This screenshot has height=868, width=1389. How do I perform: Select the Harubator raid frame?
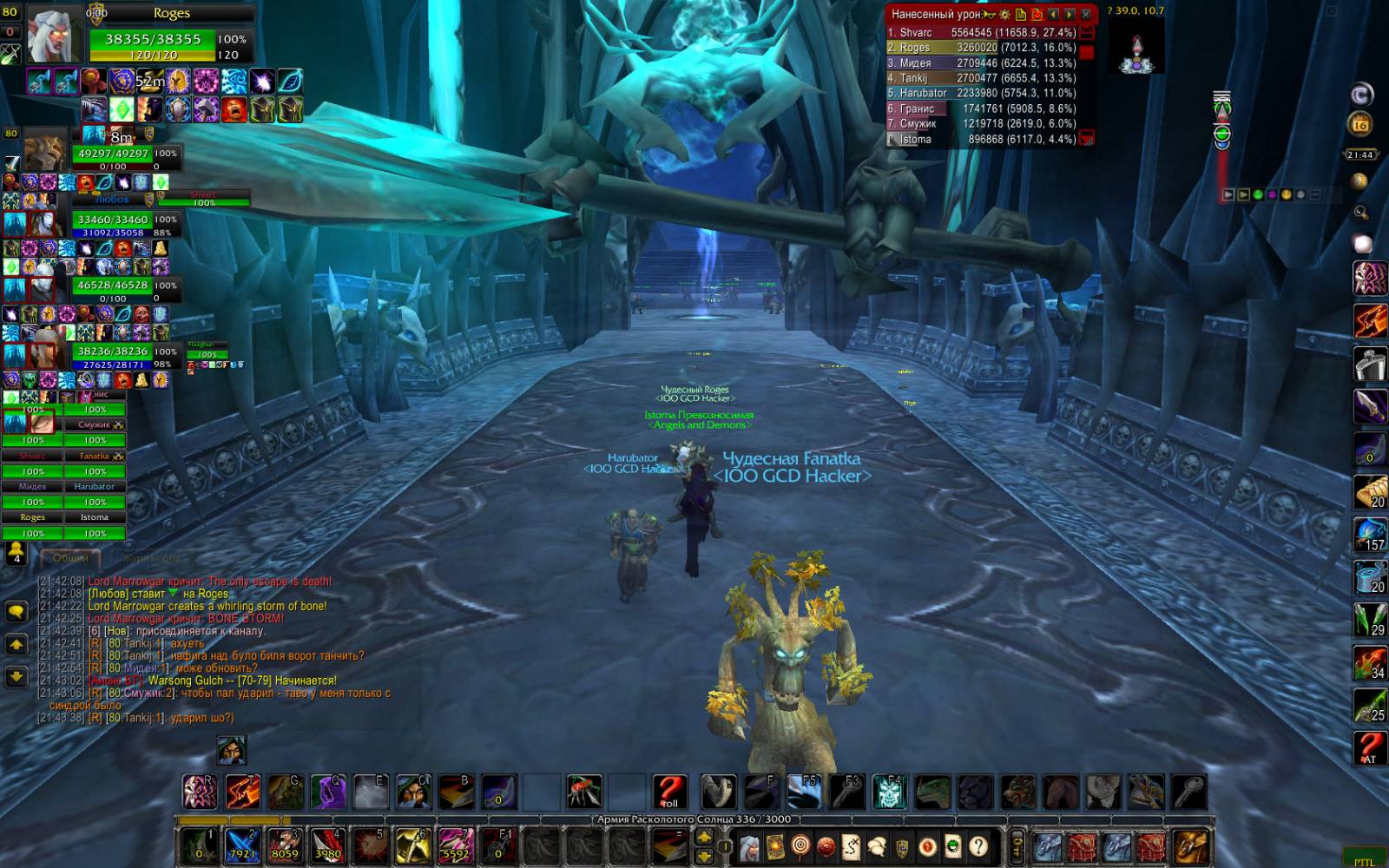pos(95,495)
